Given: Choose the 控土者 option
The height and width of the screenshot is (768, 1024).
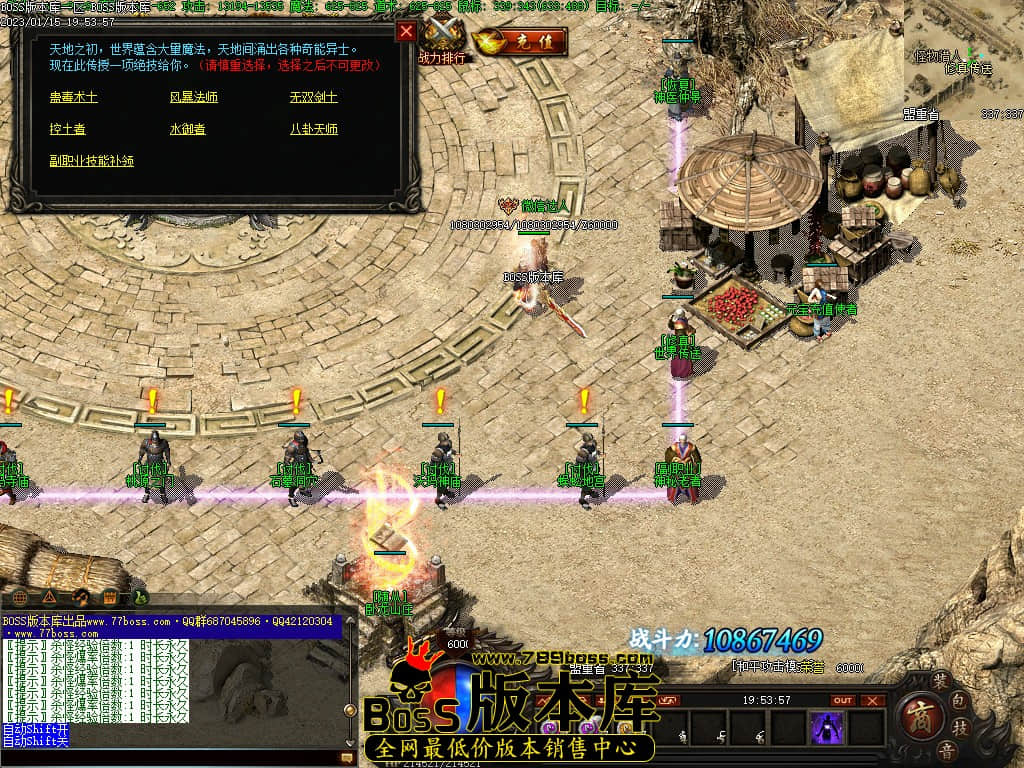Looking at the screenshot, I should point(68,129).
